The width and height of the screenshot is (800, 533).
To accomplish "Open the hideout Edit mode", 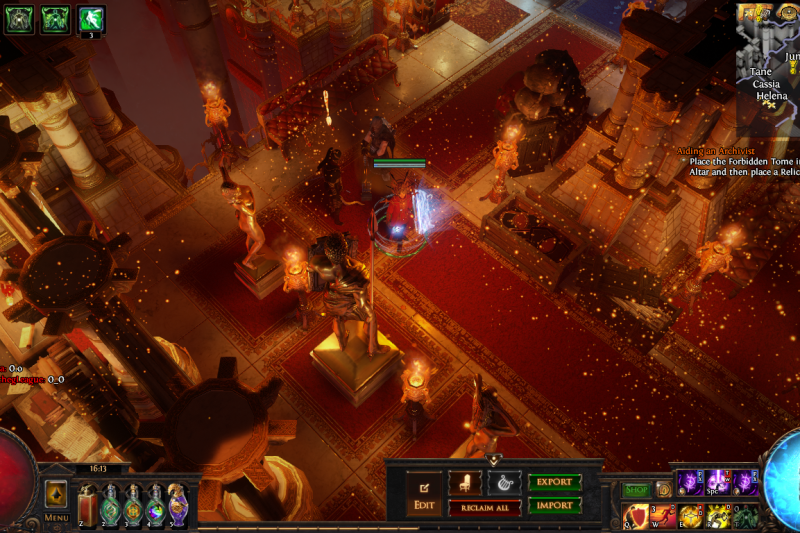I will pos(422,494).
